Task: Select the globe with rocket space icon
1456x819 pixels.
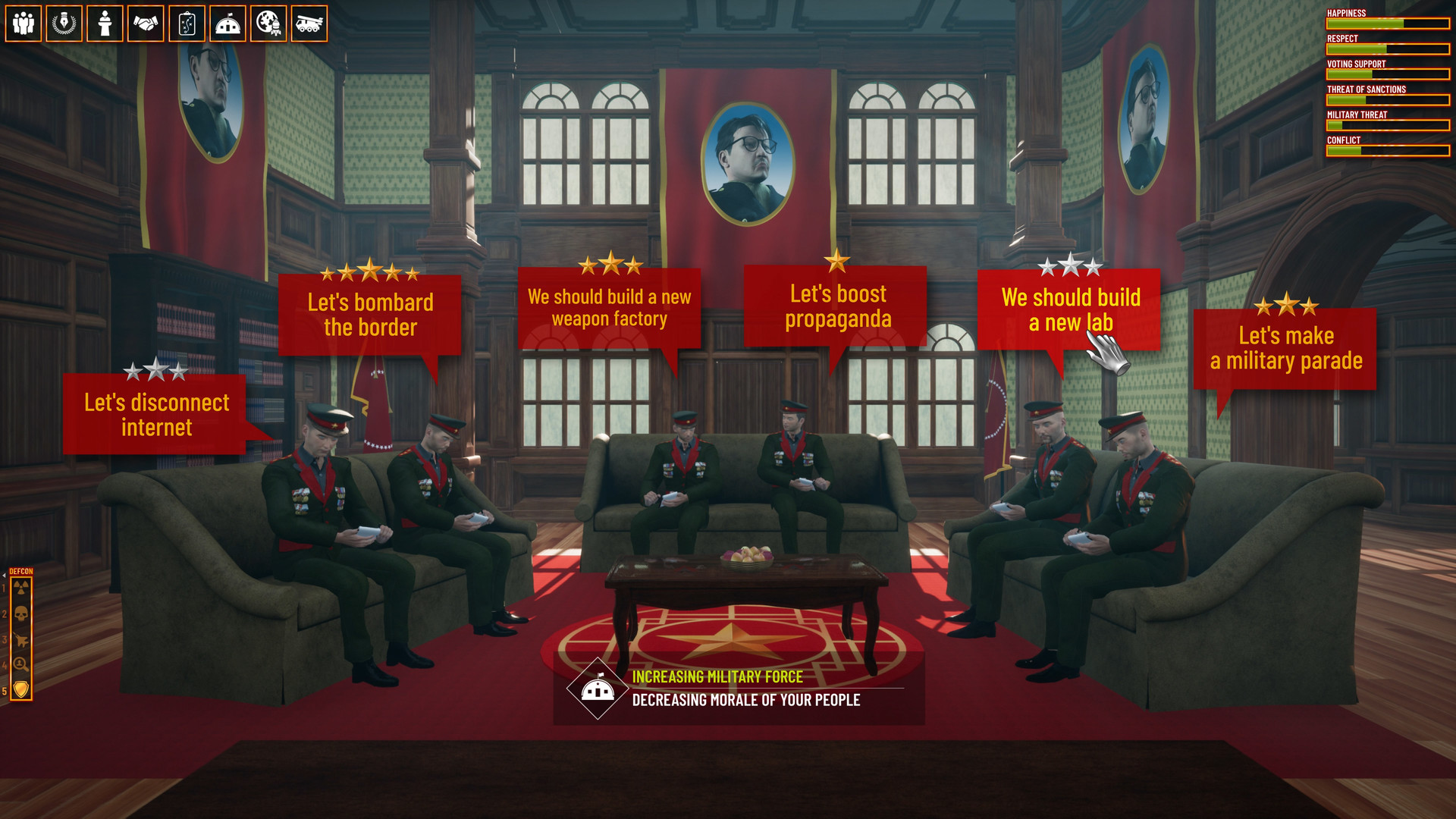Action: 269,24
